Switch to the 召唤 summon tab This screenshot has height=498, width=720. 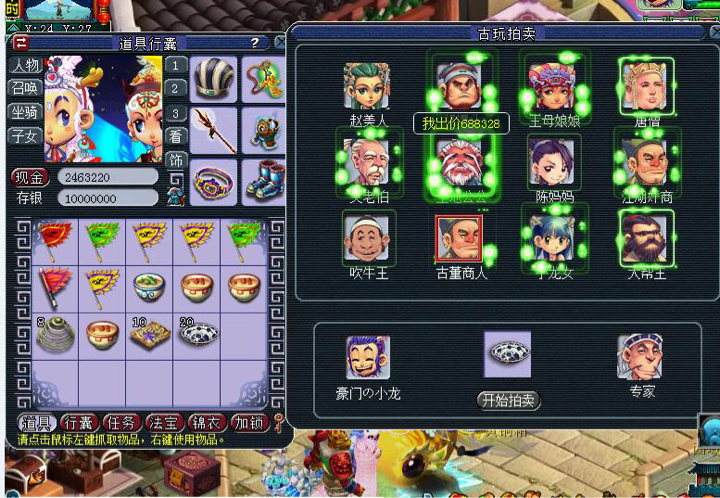pos(25,89)
